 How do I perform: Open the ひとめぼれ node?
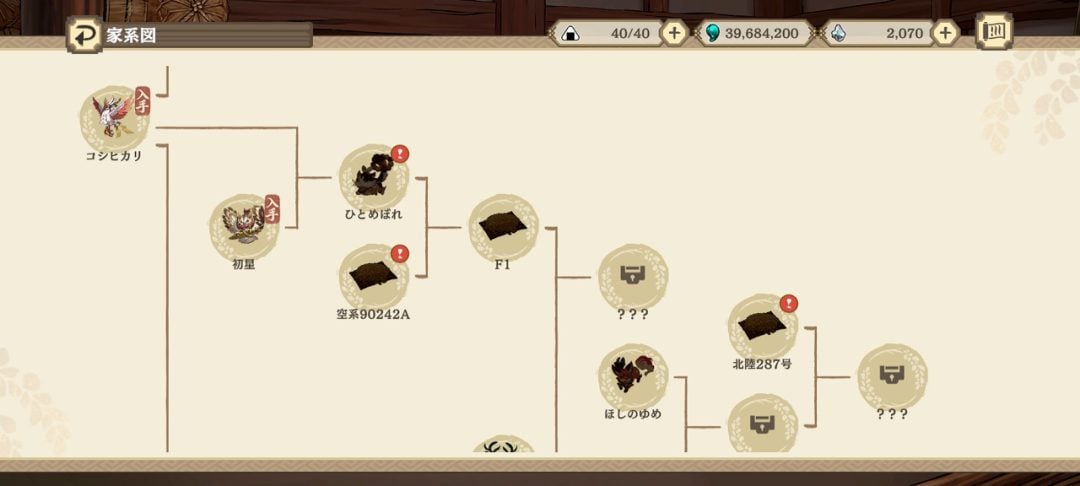click(373, 179)
